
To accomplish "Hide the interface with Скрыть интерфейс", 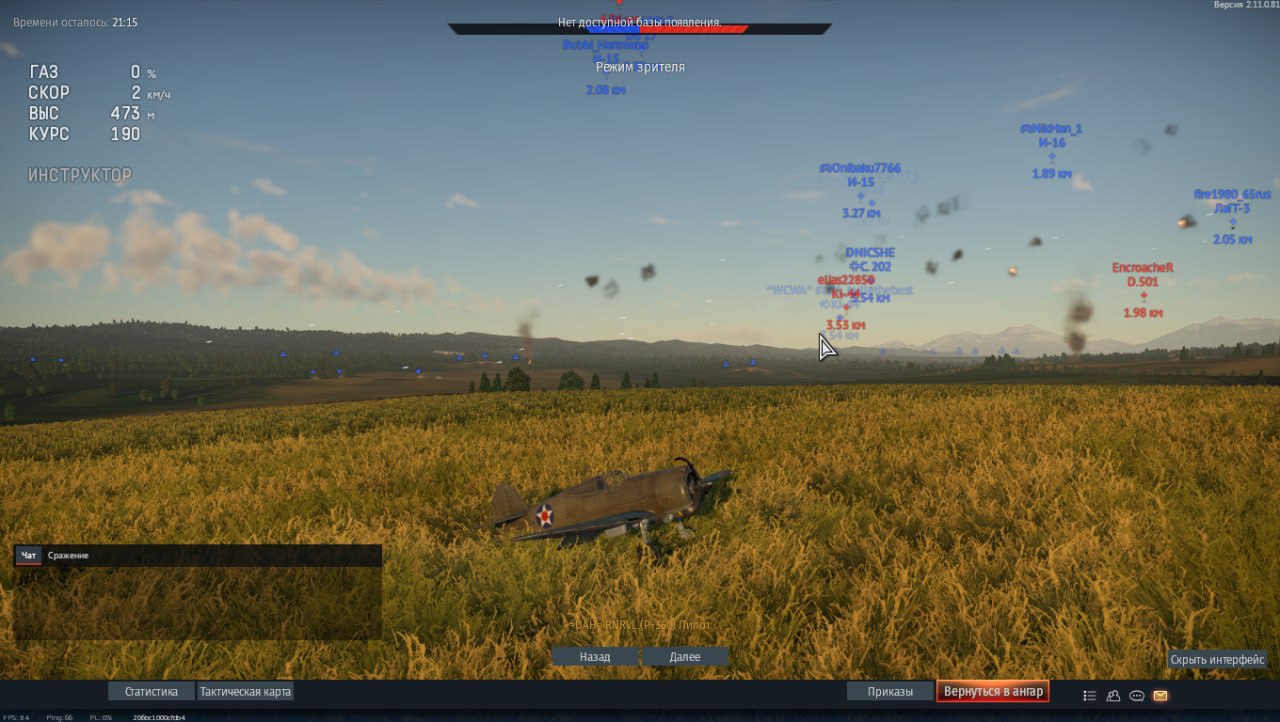I will 1217,660.
